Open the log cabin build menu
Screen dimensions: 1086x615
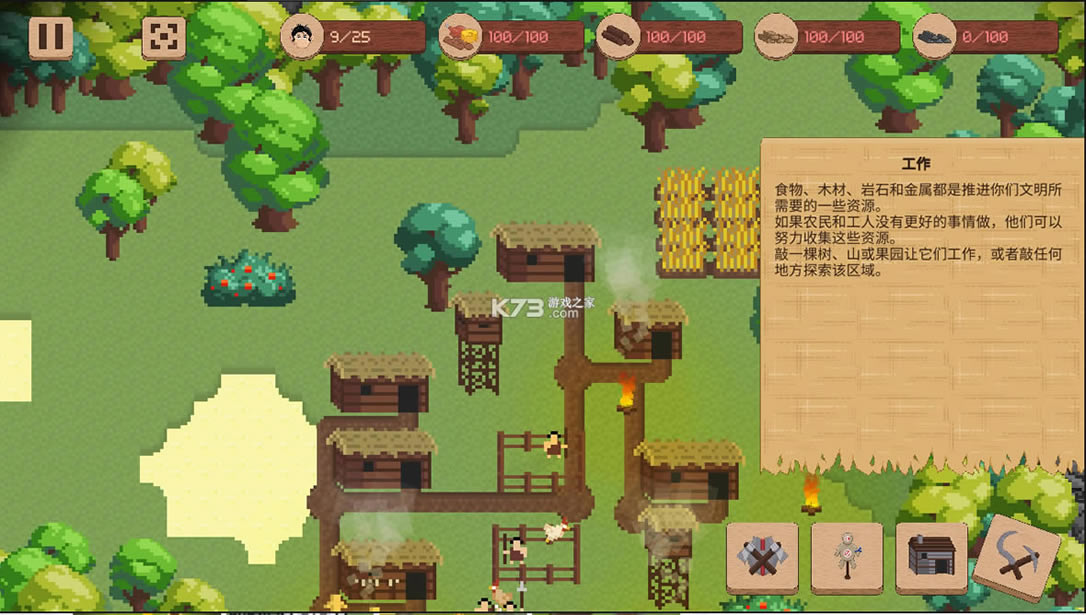tap(931, 558)
